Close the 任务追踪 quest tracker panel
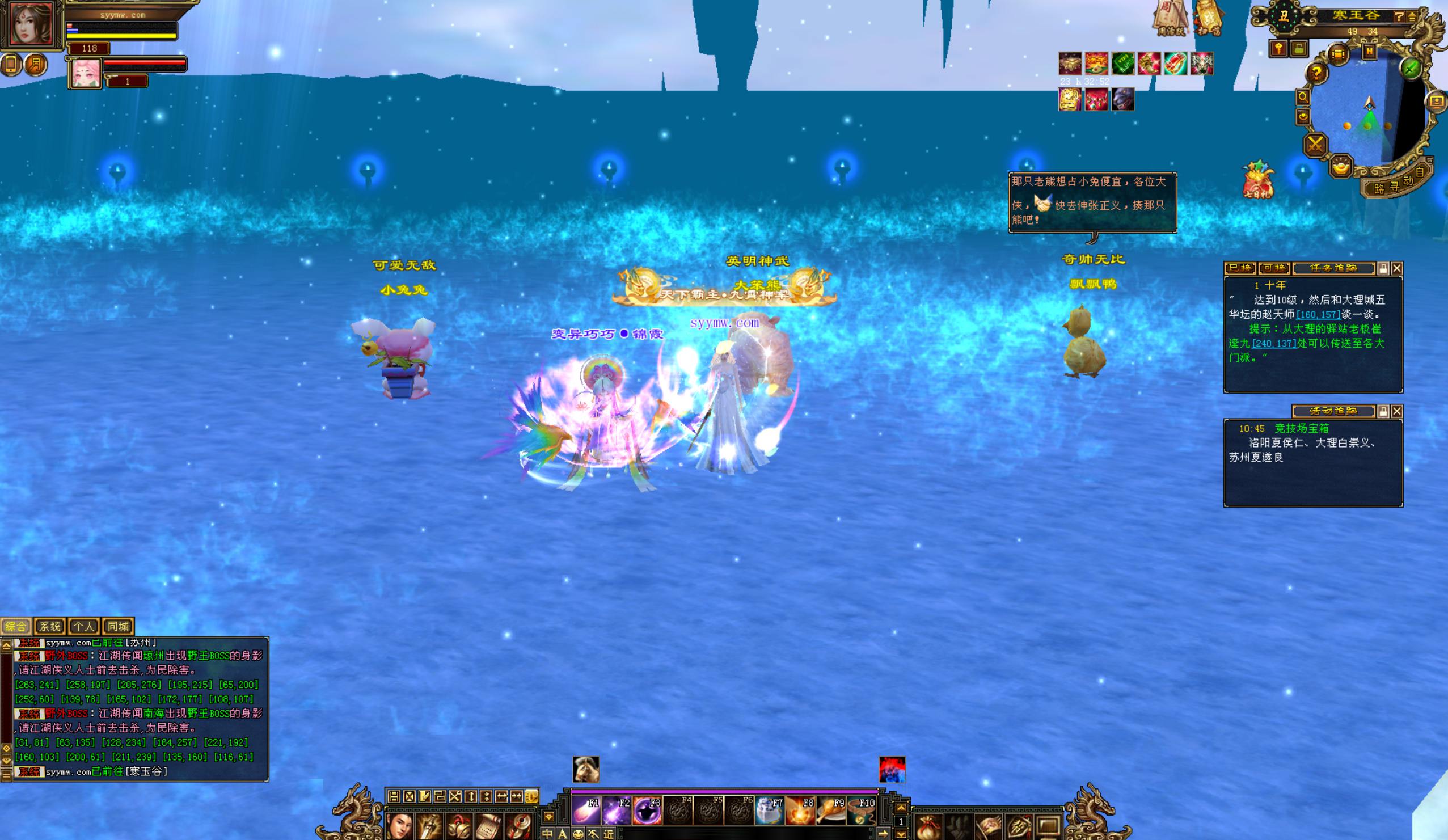The image size is (1448, 840). pyautogui.click(x=1397, y=268)
